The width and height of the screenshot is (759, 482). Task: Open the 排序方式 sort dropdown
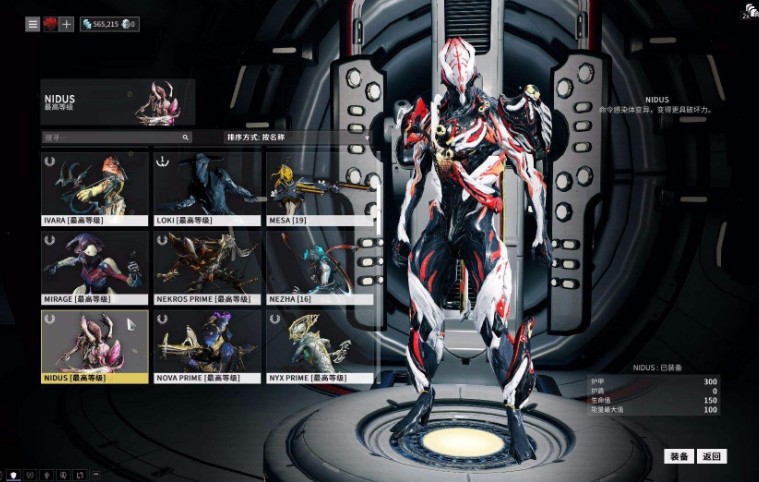298,137
